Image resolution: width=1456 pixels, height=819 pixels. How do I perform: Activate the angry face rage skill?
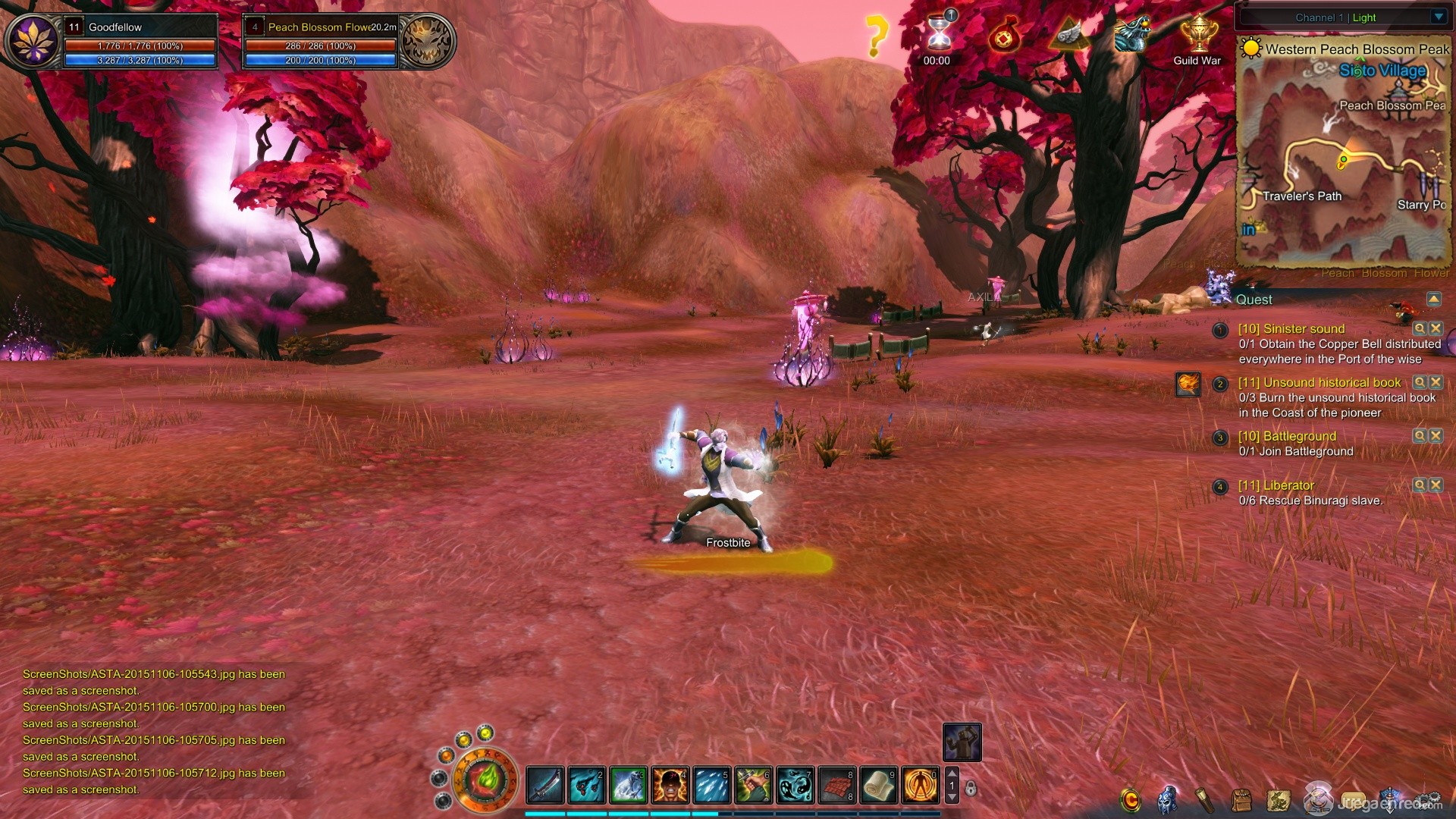(x=670, y=785)
